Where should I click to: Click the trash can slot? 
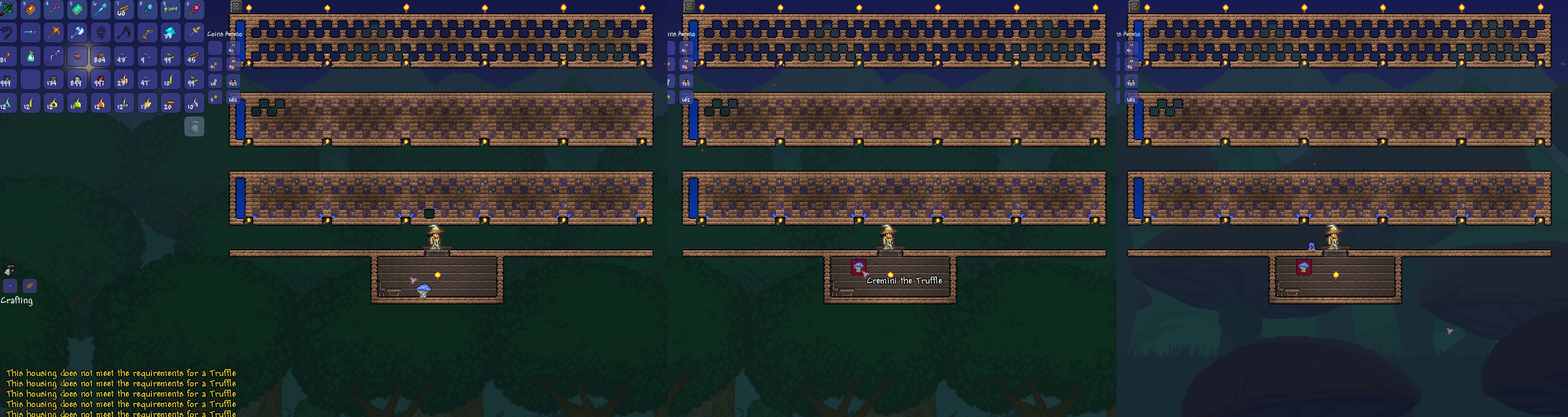[194, 125]
